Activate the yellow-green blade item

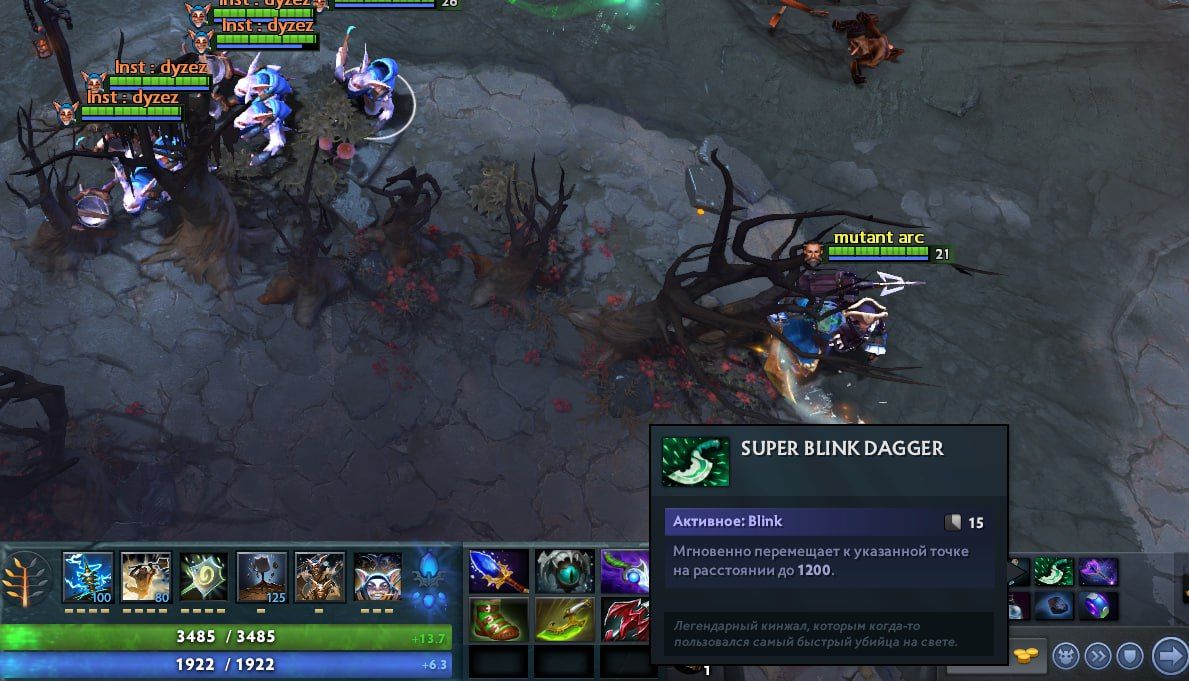pos(562,620)
